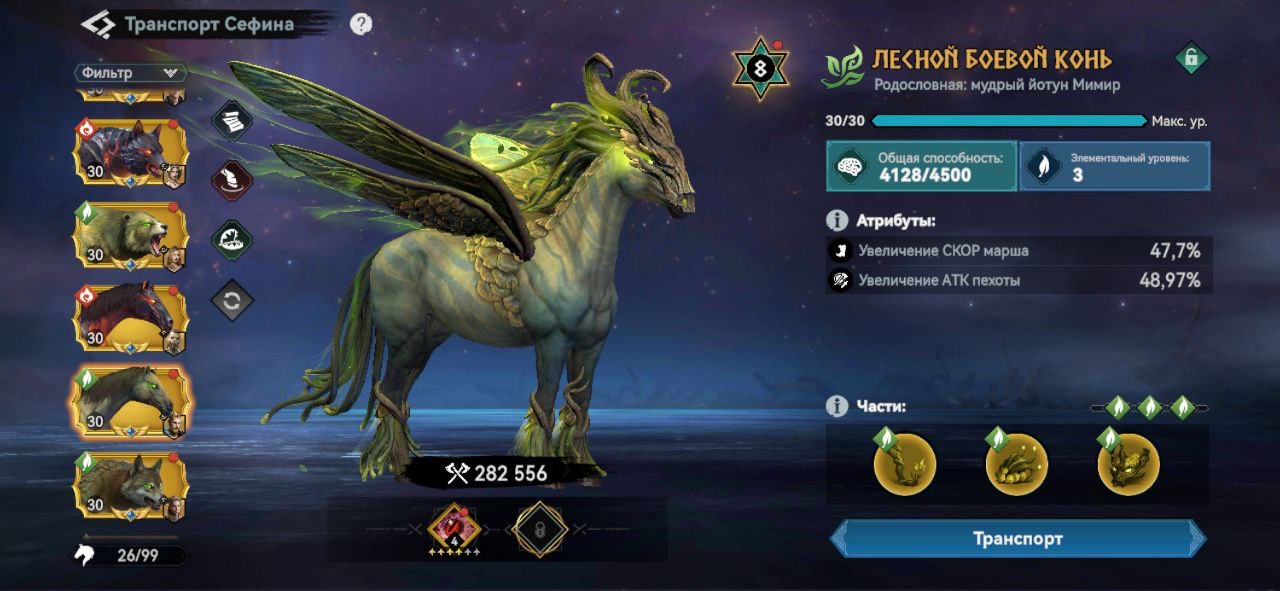Choose the dark red fire horse card

(130, 318)
